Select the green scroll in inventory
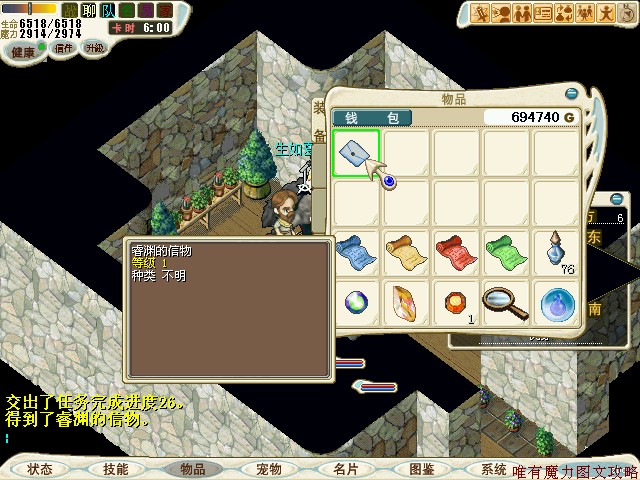 [x=506, y=250]
